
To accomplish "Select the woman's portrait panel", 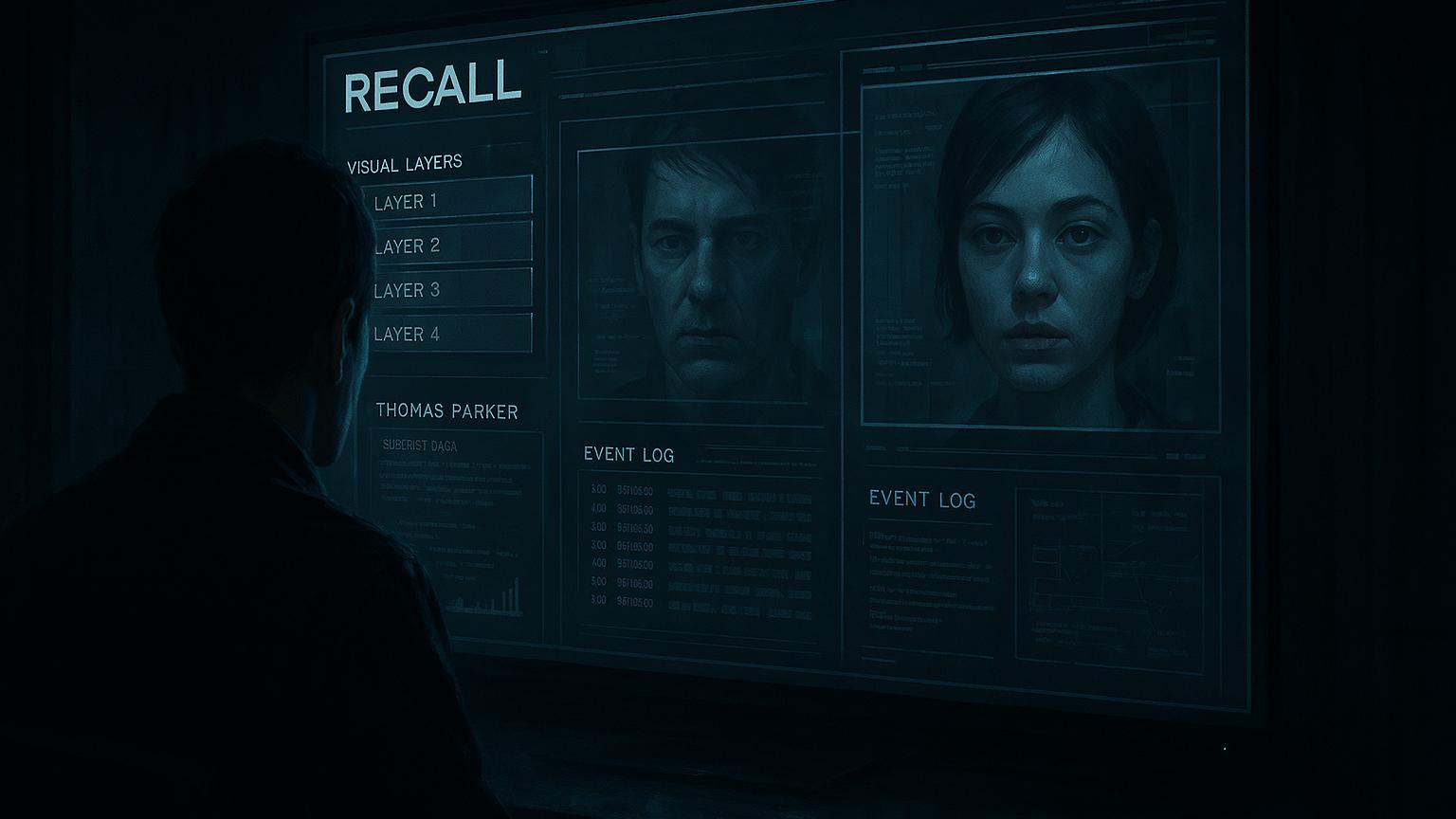I will pos(1039,246).
